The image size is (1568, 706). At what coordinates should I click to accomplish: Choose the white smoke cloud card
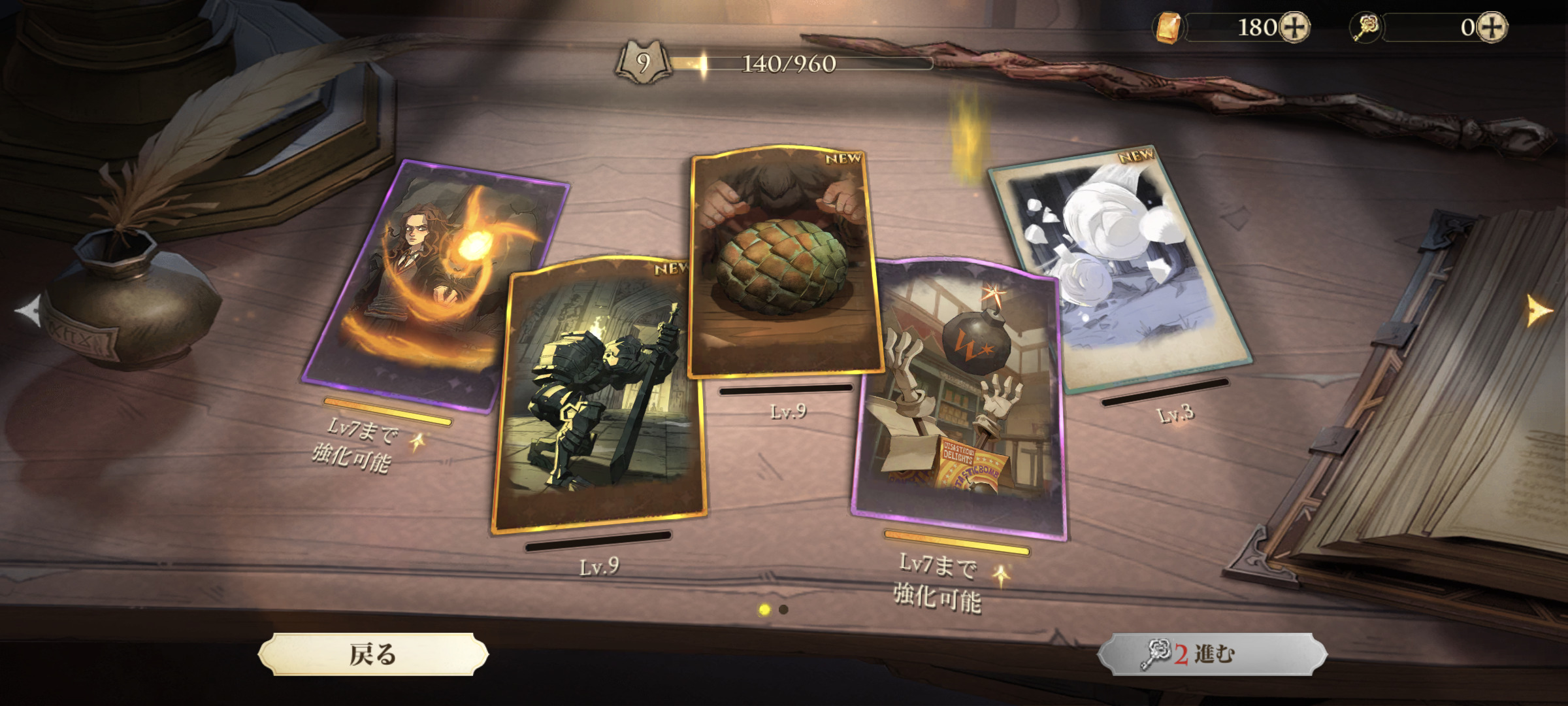tap(1117, 268)
